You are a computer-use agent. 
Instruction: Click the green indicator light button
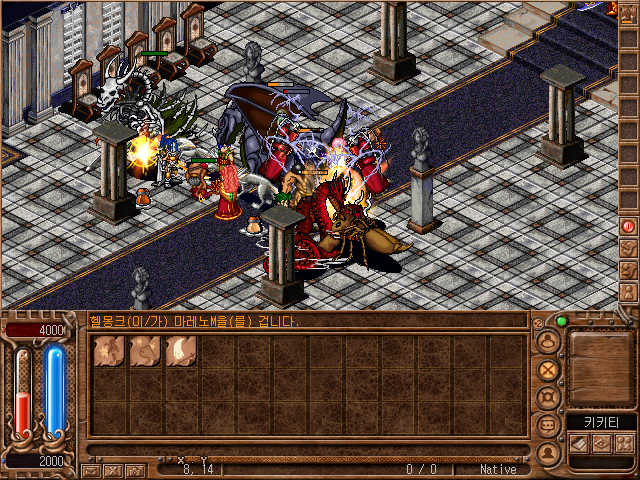point(561,321)
